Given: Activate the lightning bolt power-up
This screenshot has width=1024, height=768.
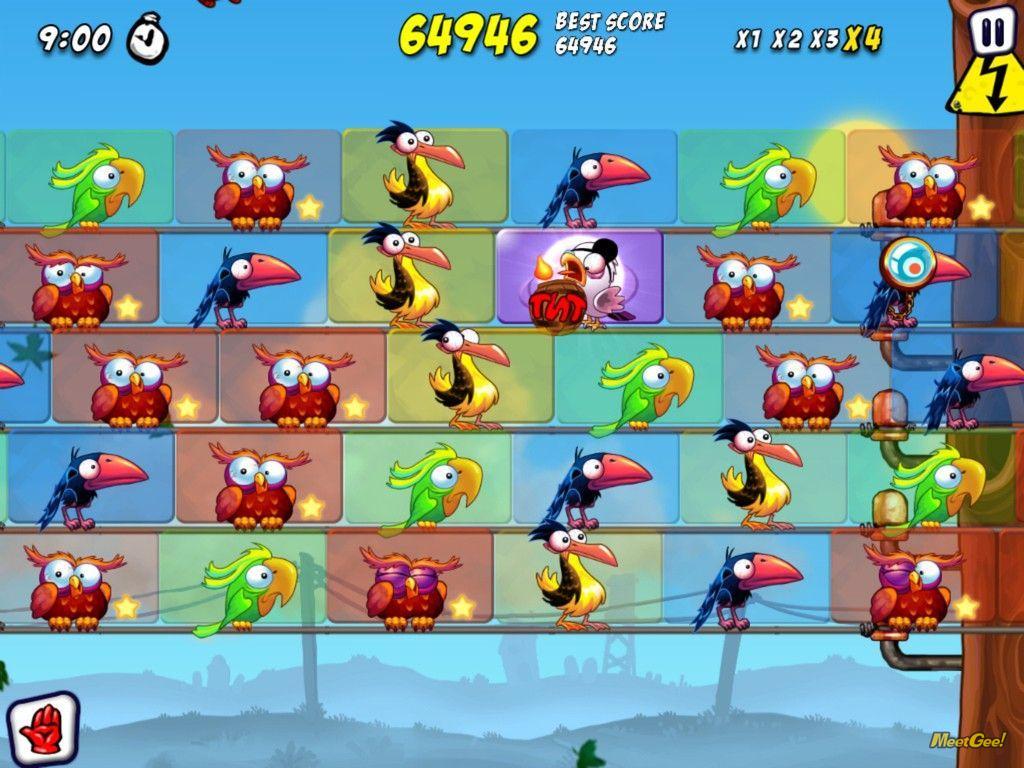Looking at the screenshot, I should click(988, 88).
